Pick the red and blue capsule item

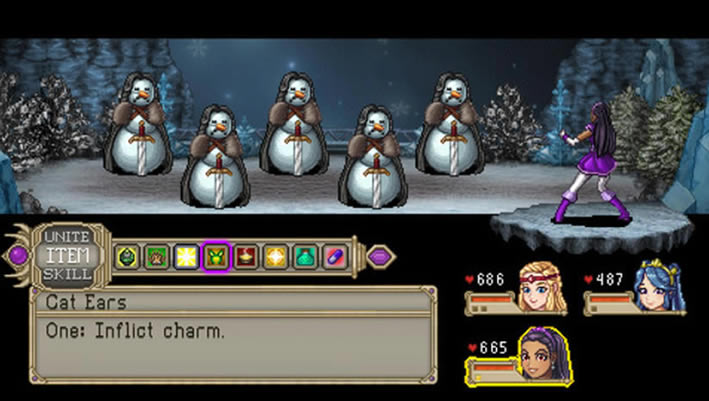coord(335,256)
